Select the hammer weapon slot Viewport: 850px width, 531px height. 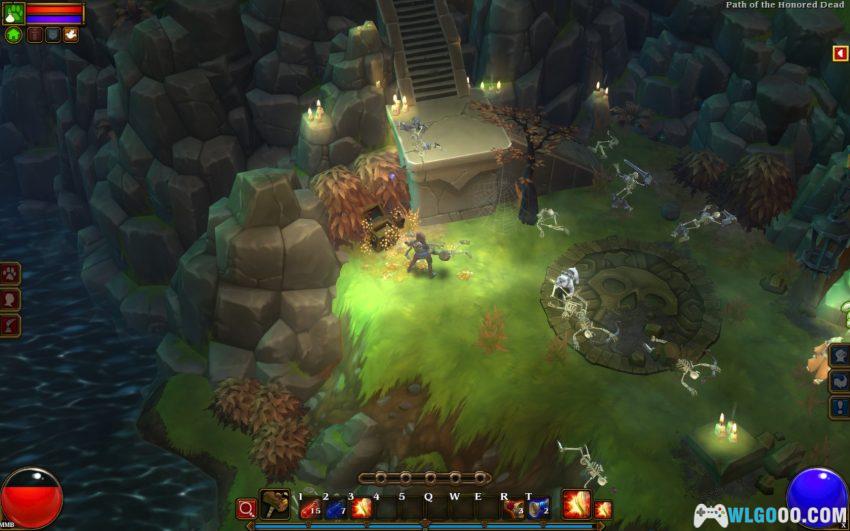pos(274,505)
